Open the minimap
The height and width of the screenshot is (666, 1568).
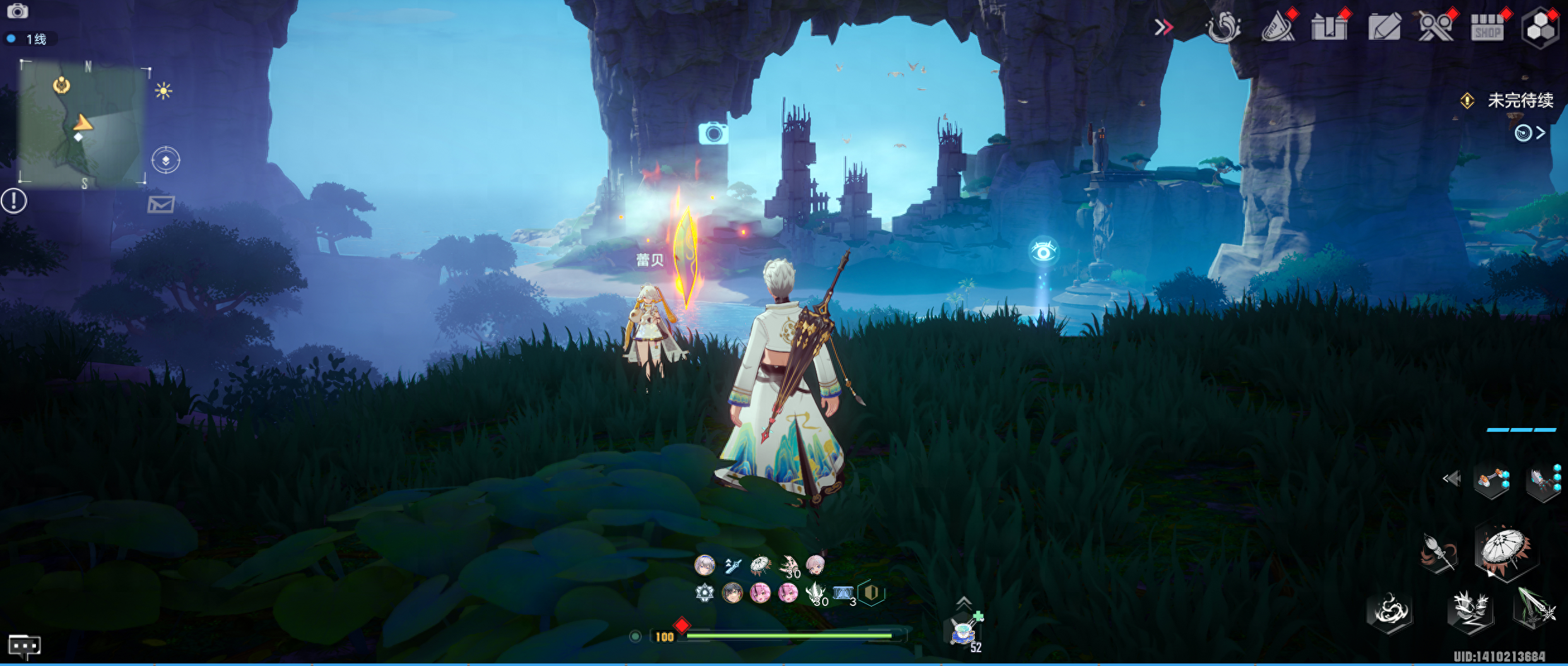coord(82,123)
